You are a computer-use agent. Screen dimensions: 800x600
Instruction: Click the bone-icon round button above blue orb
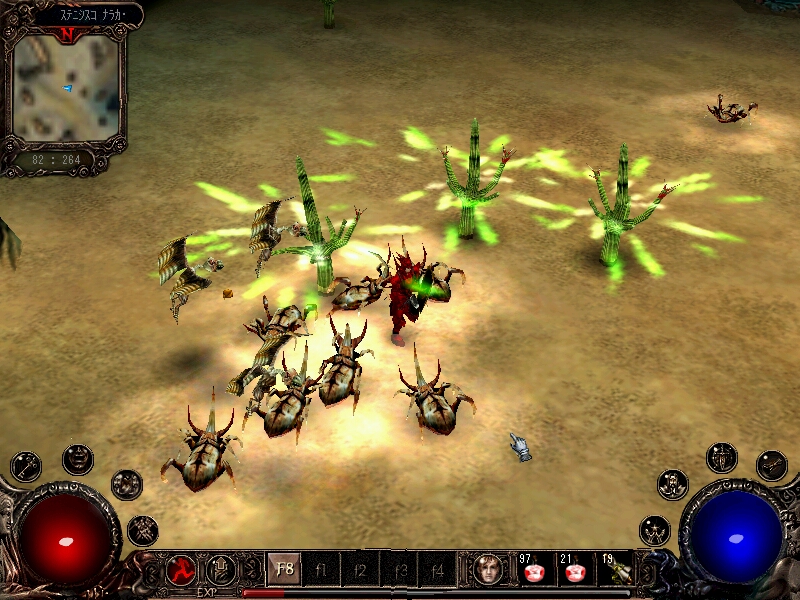(771, 465)
